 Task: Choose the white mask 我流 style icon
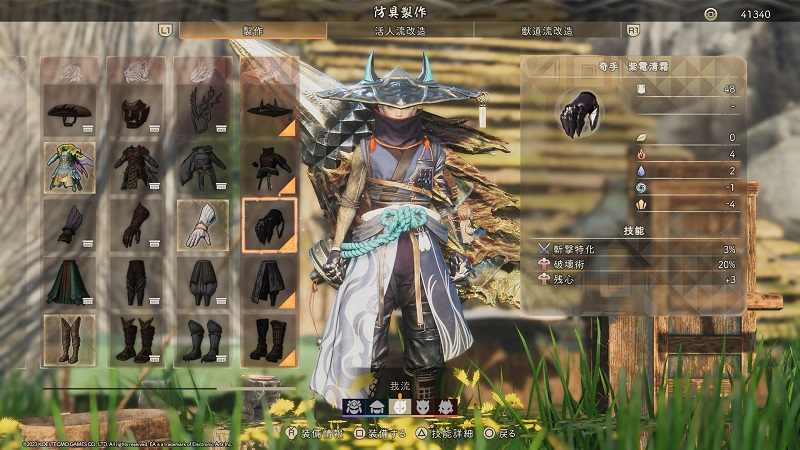pos(400,406)
